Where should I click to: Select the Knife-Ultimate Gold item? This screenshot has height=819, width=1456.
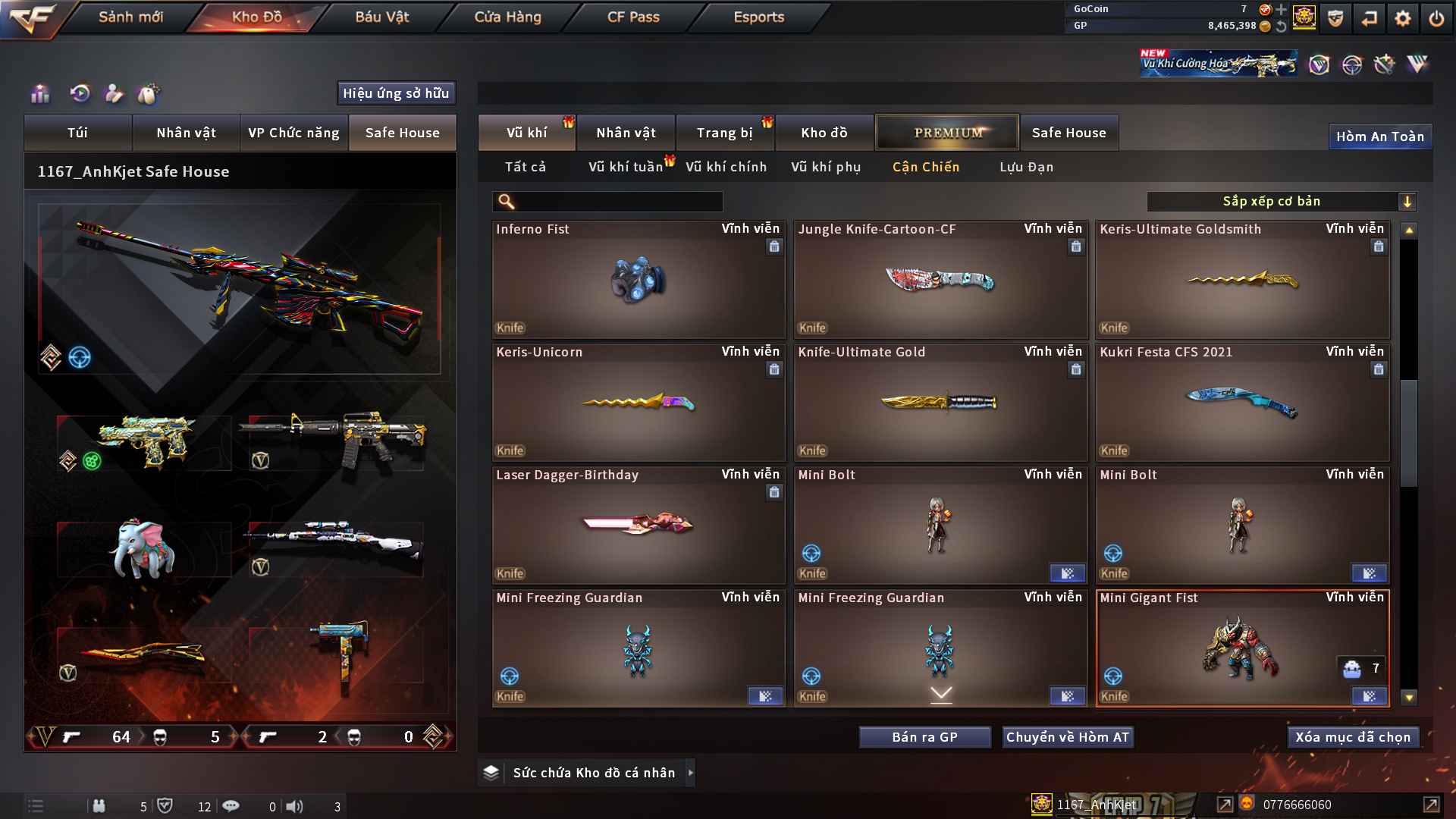[940, 403]
